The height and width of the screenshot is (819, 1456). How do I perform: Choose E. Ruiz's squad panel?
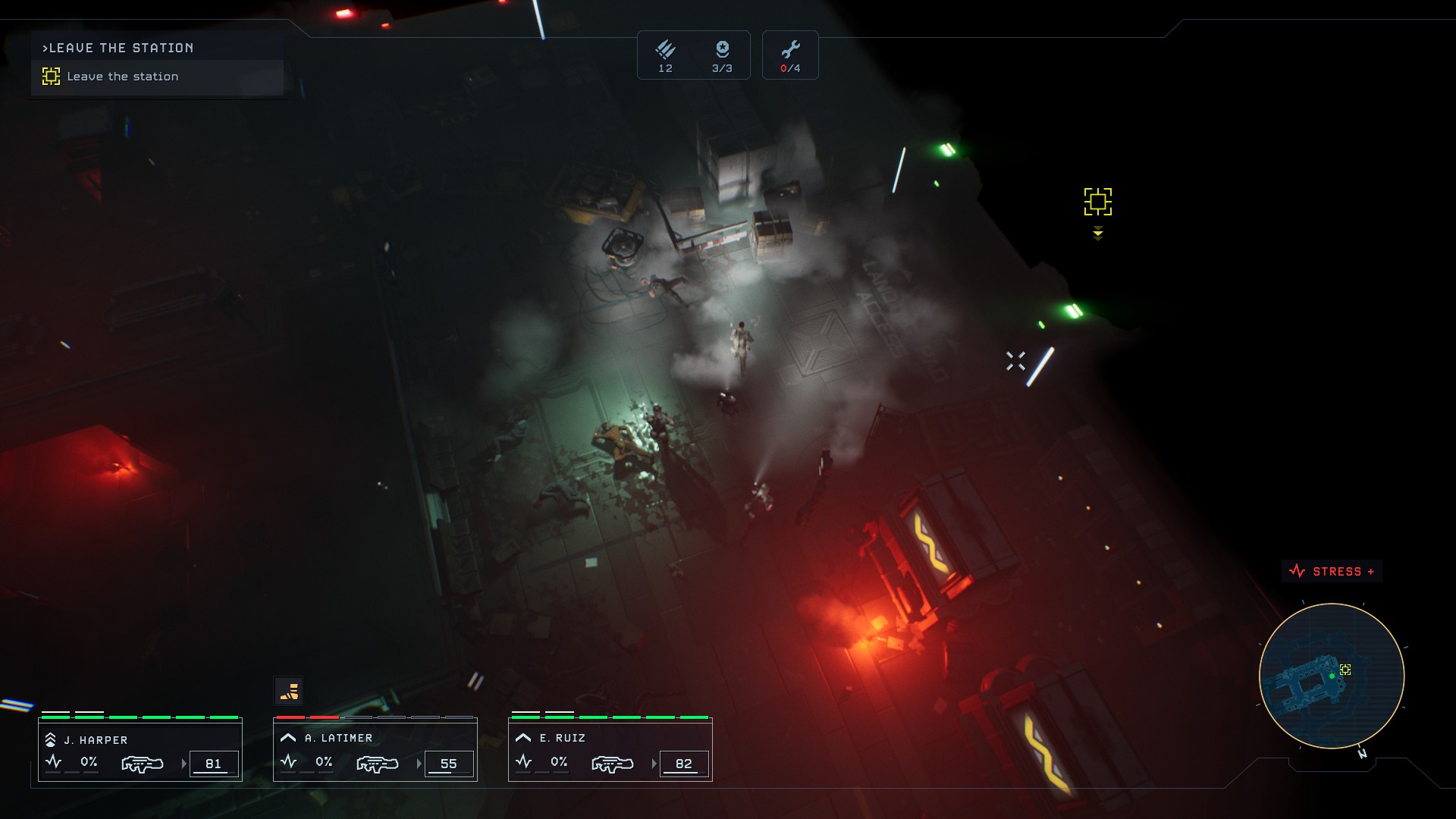point(610,751)
